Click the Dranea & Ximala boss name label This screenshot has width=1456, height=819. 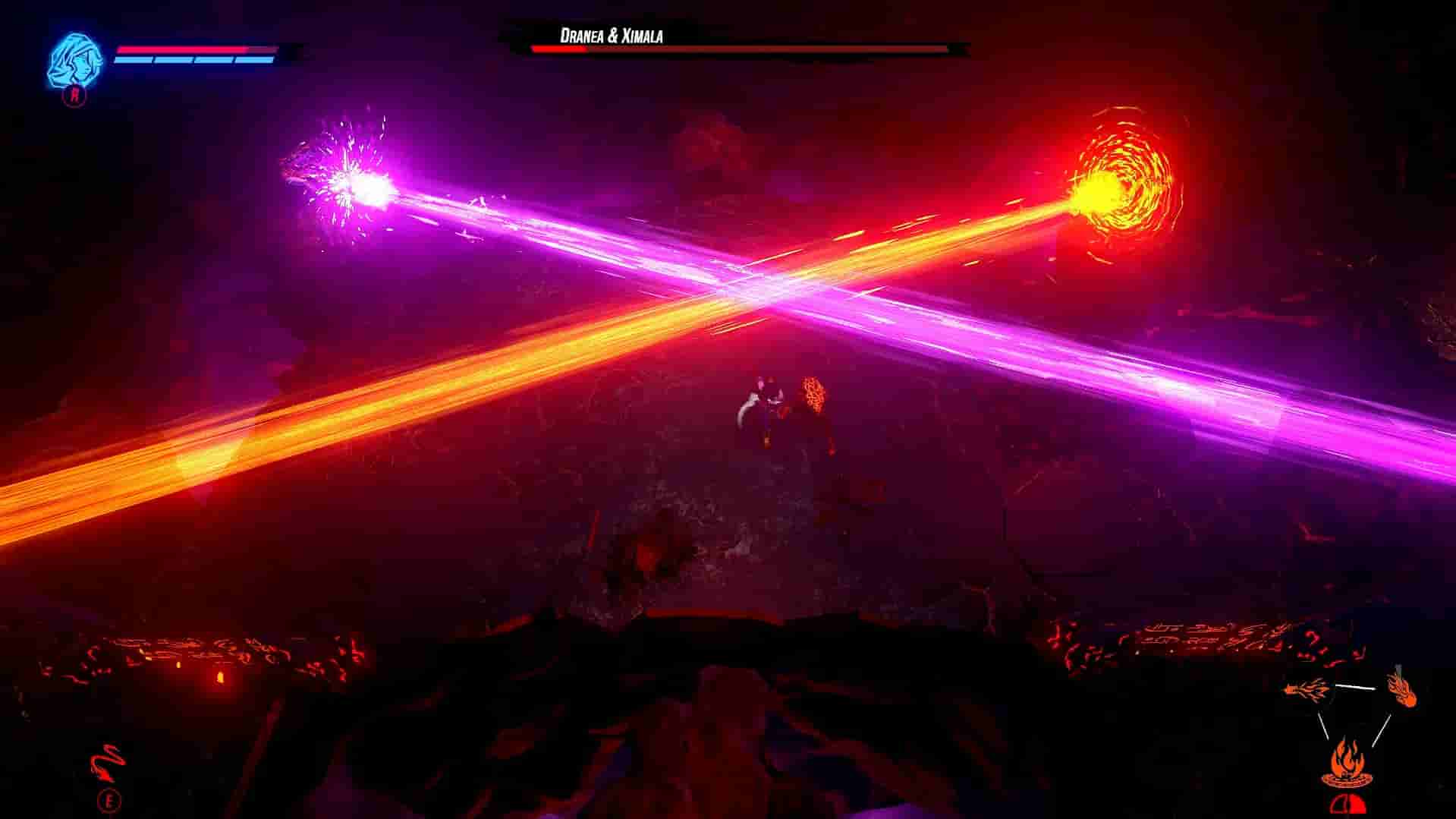[x=612, y=33]
